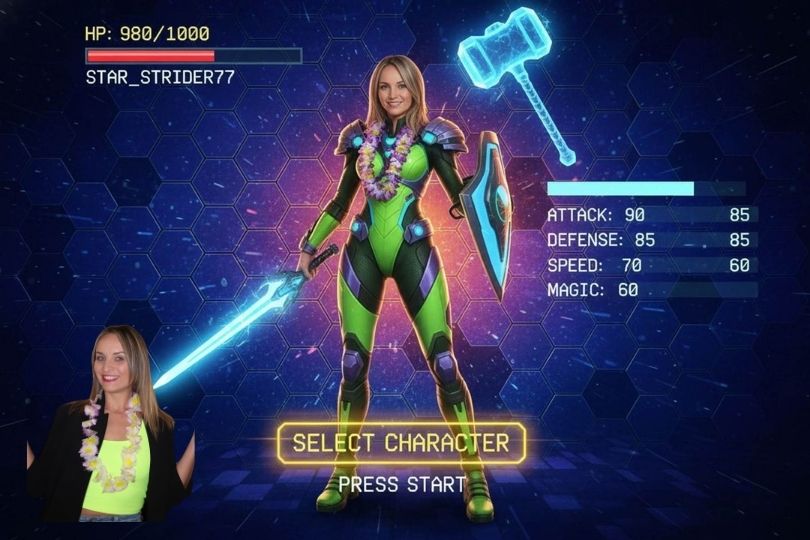Click the SELECT CHARACTER button
Image resolution: width=810 pixels, height=540 pixels.
(x=401, y=443)
